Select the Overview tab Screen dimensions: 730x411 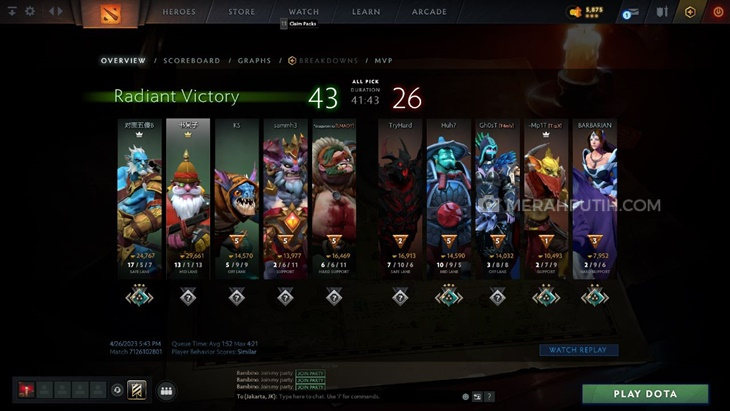(x=123, y=61)
